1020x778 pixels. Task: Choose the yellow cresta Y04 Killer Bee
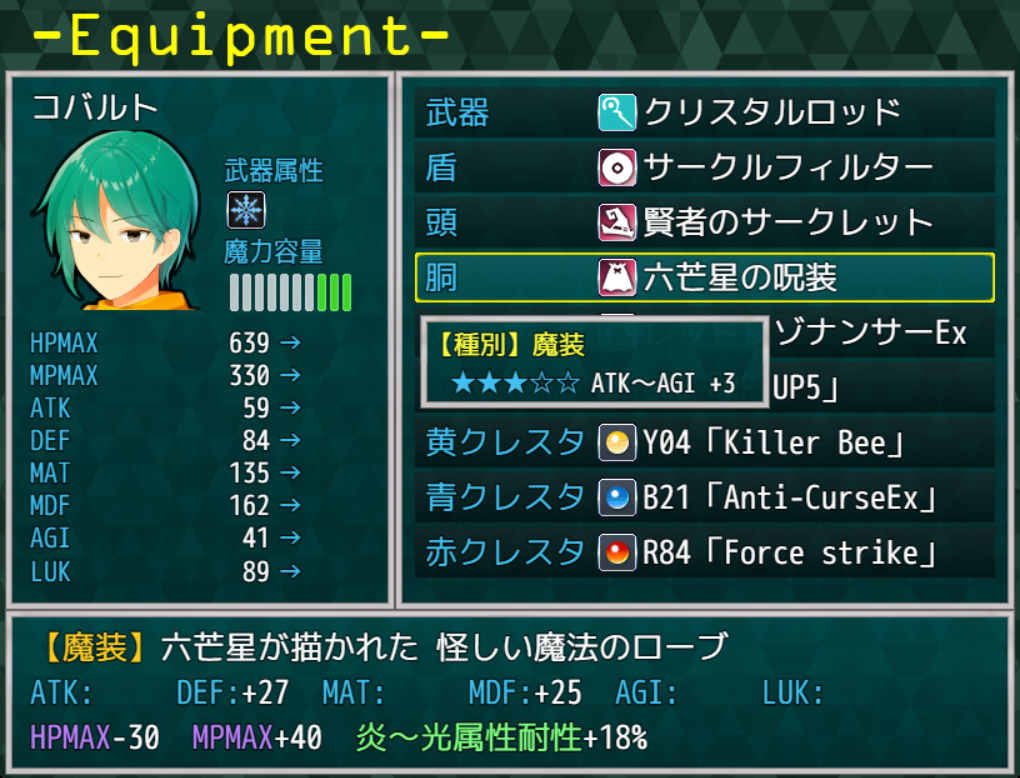pyautogui.click(x=704, y=443)
